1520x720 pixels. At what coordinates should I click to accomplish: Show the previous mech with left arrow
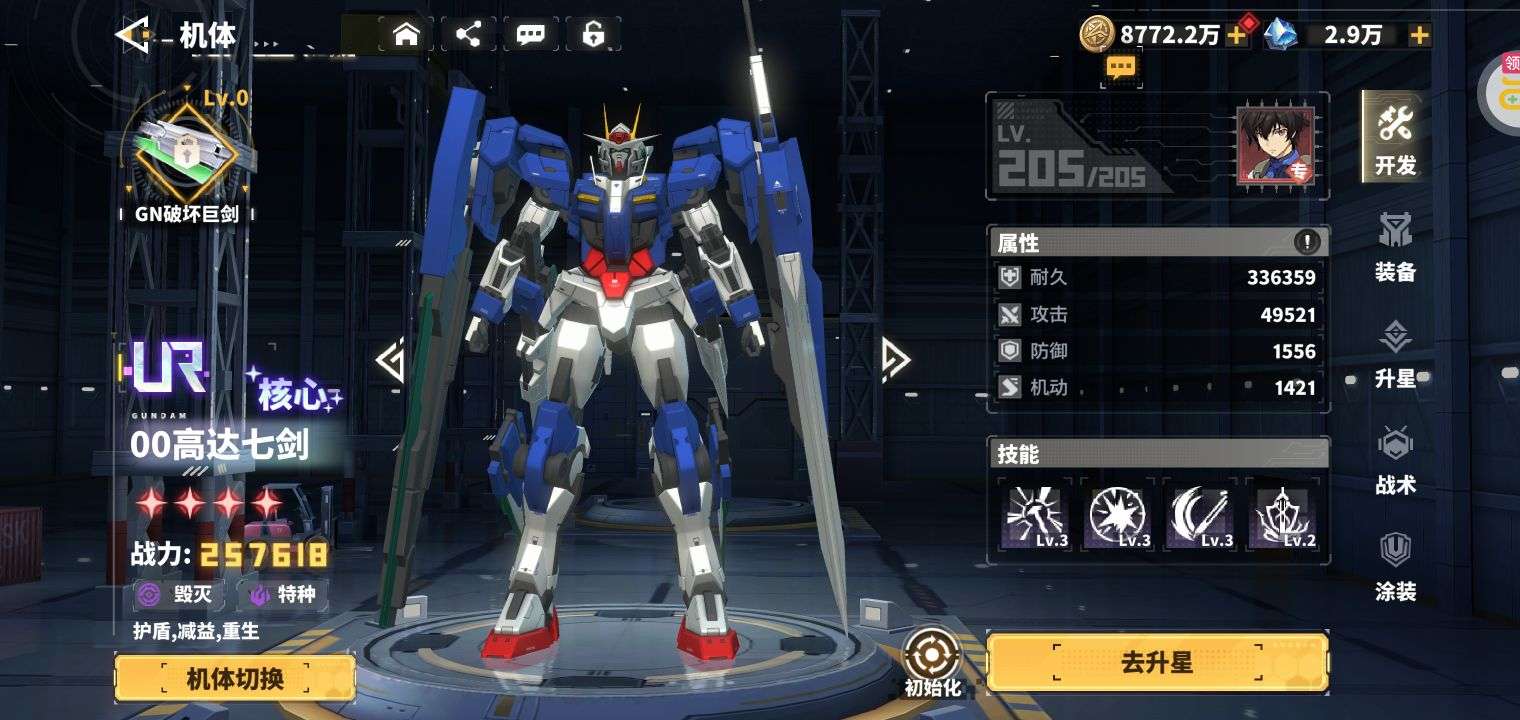pos(390,360)
